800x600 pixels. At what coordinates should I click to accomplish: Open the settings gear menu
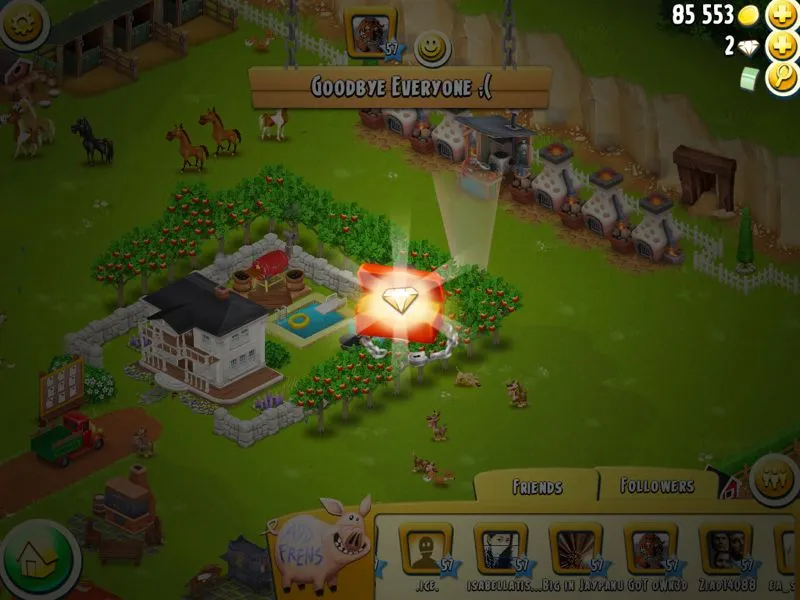click(x=24, y=26)
